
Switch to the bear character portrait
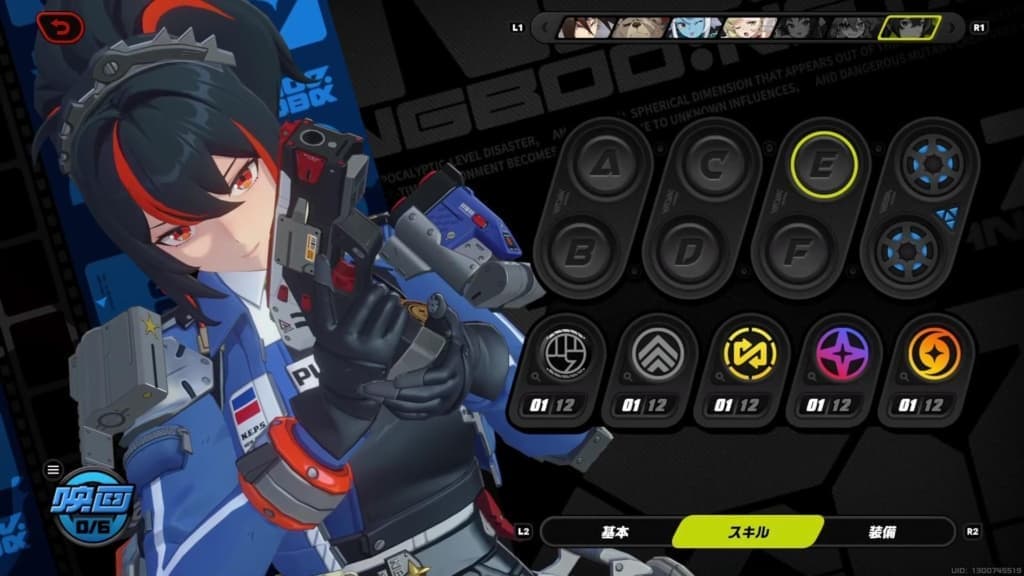[x=636, y=27]
